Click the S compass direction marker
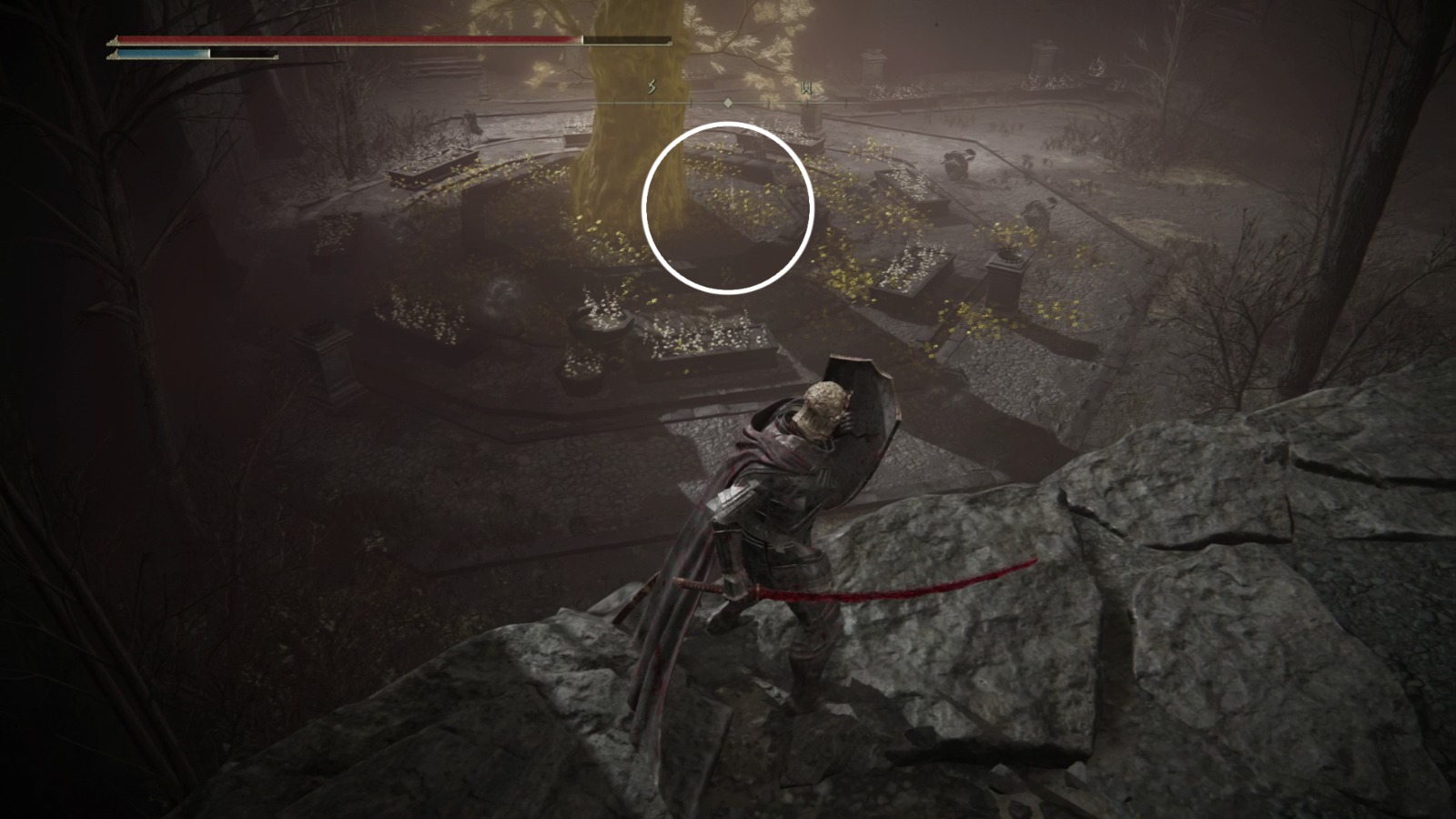1456x819 pixels. tap(652, 86)
